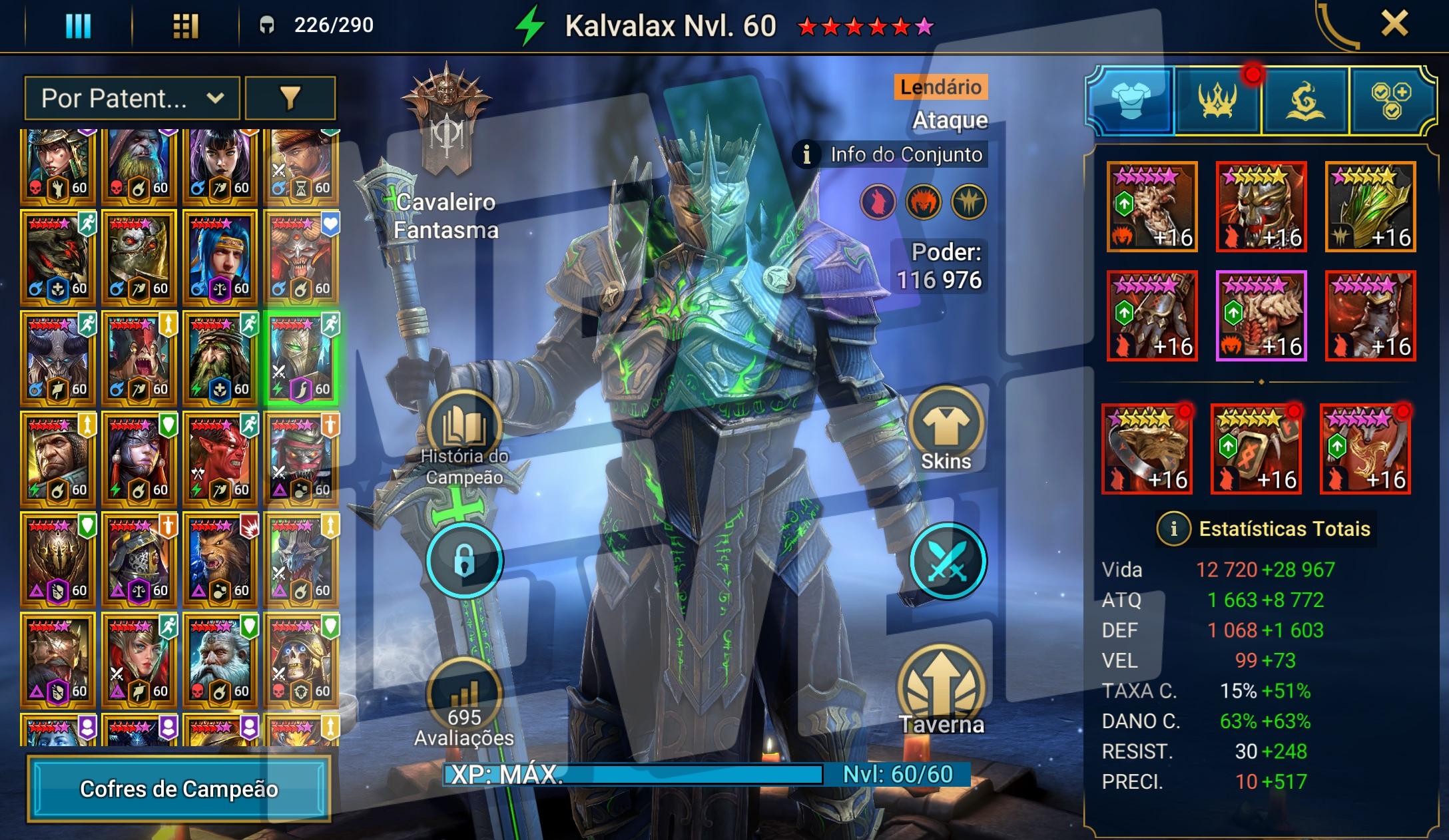1449x840 pixels.
Task: Click the crossed swords button
Action: (947, 560)
